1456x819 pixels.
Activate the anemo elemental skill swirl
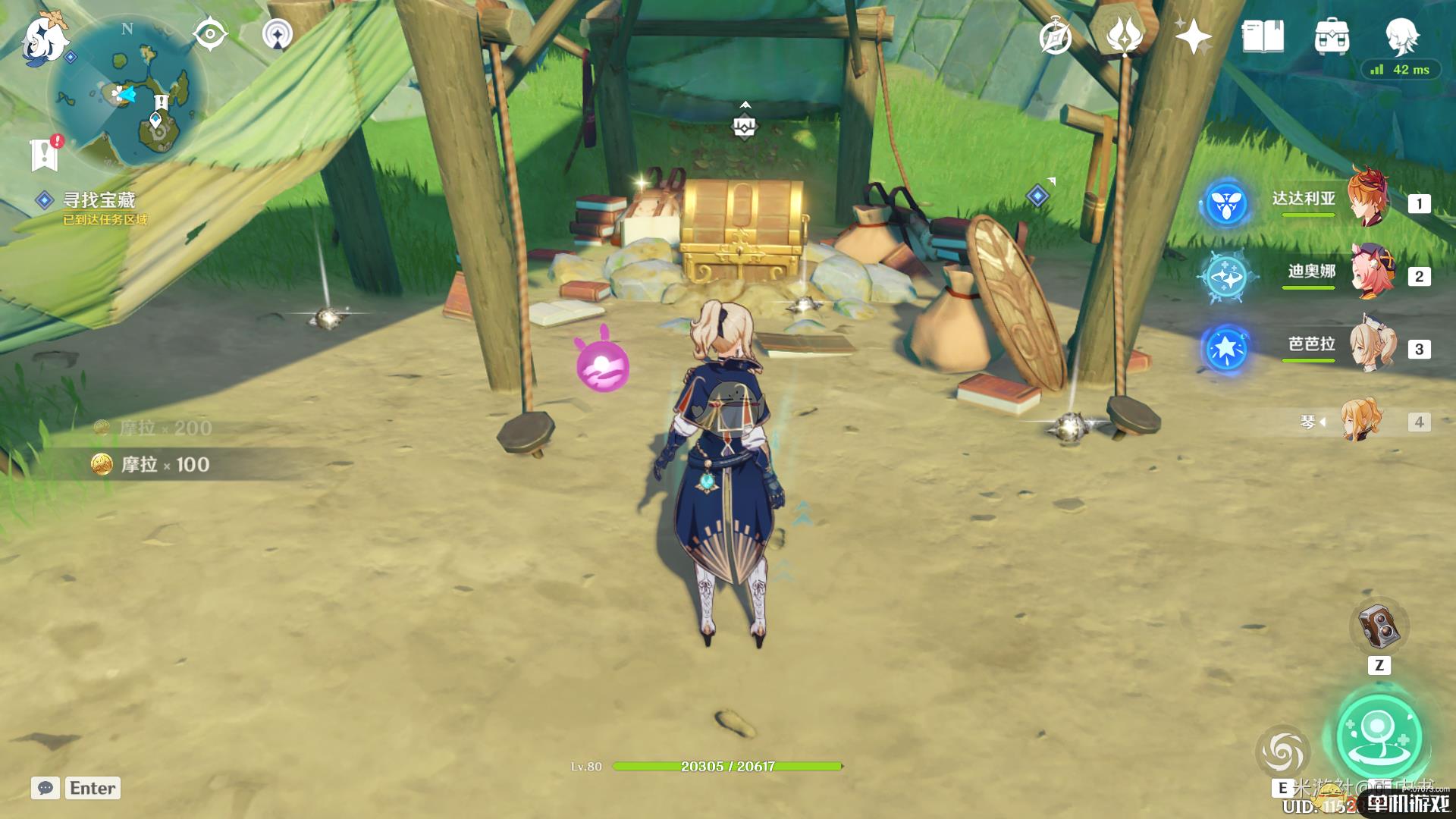1282,752
